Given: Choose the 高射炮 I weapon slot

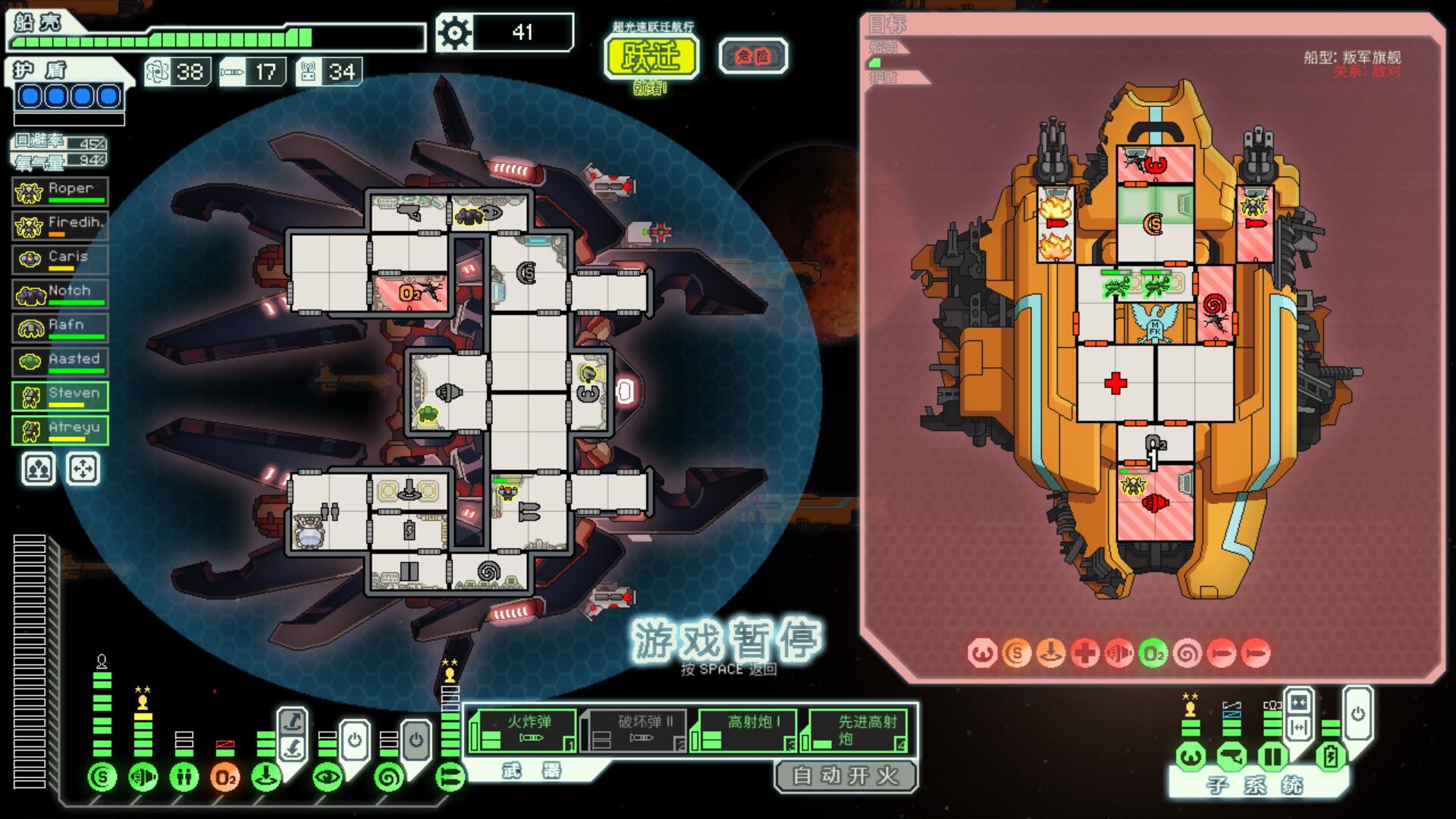Looking at the screenshot, I should (746, 731).
